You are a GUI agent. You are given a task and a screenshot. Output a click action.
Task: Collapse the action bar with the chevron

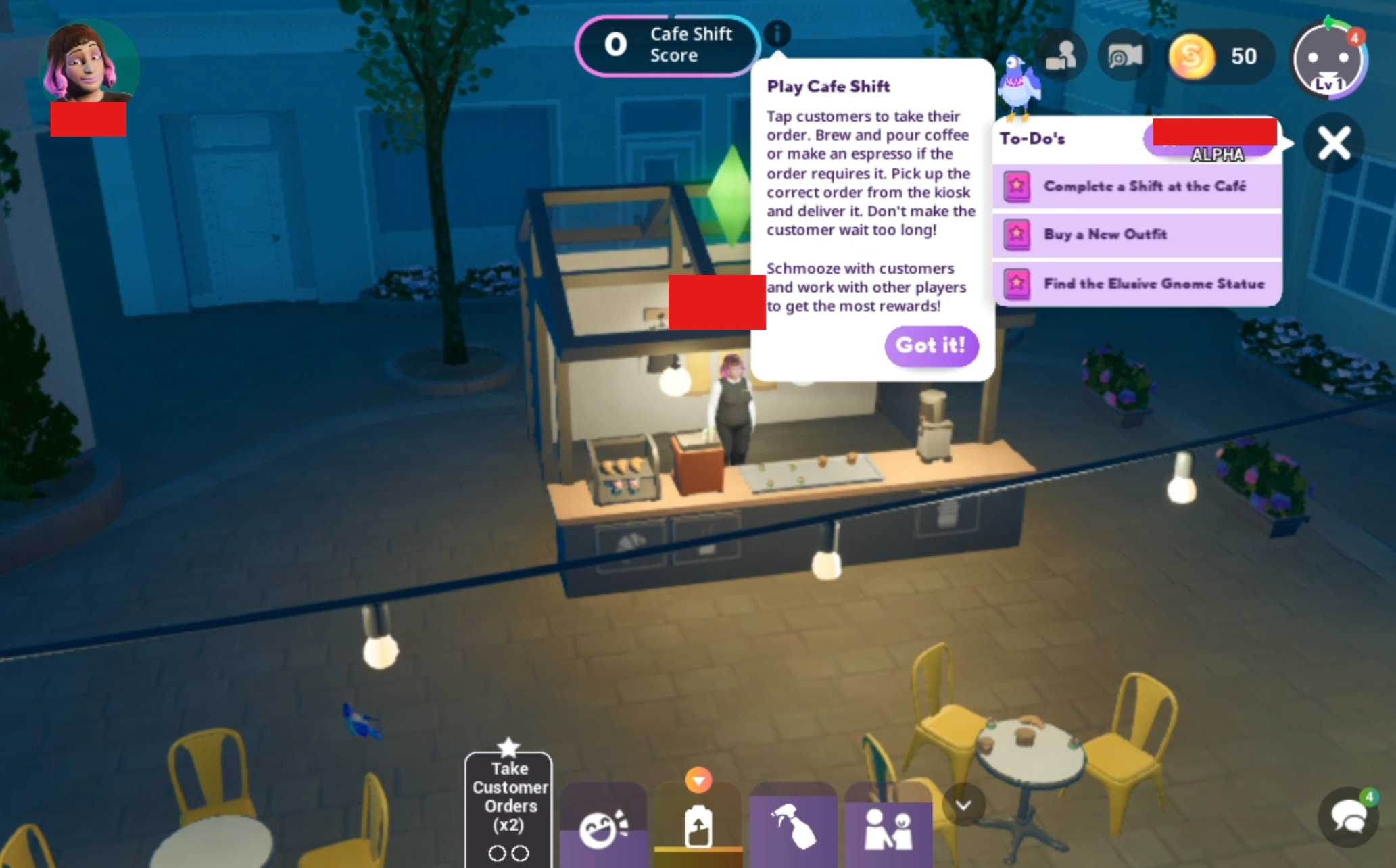click(x=963, y=805)
